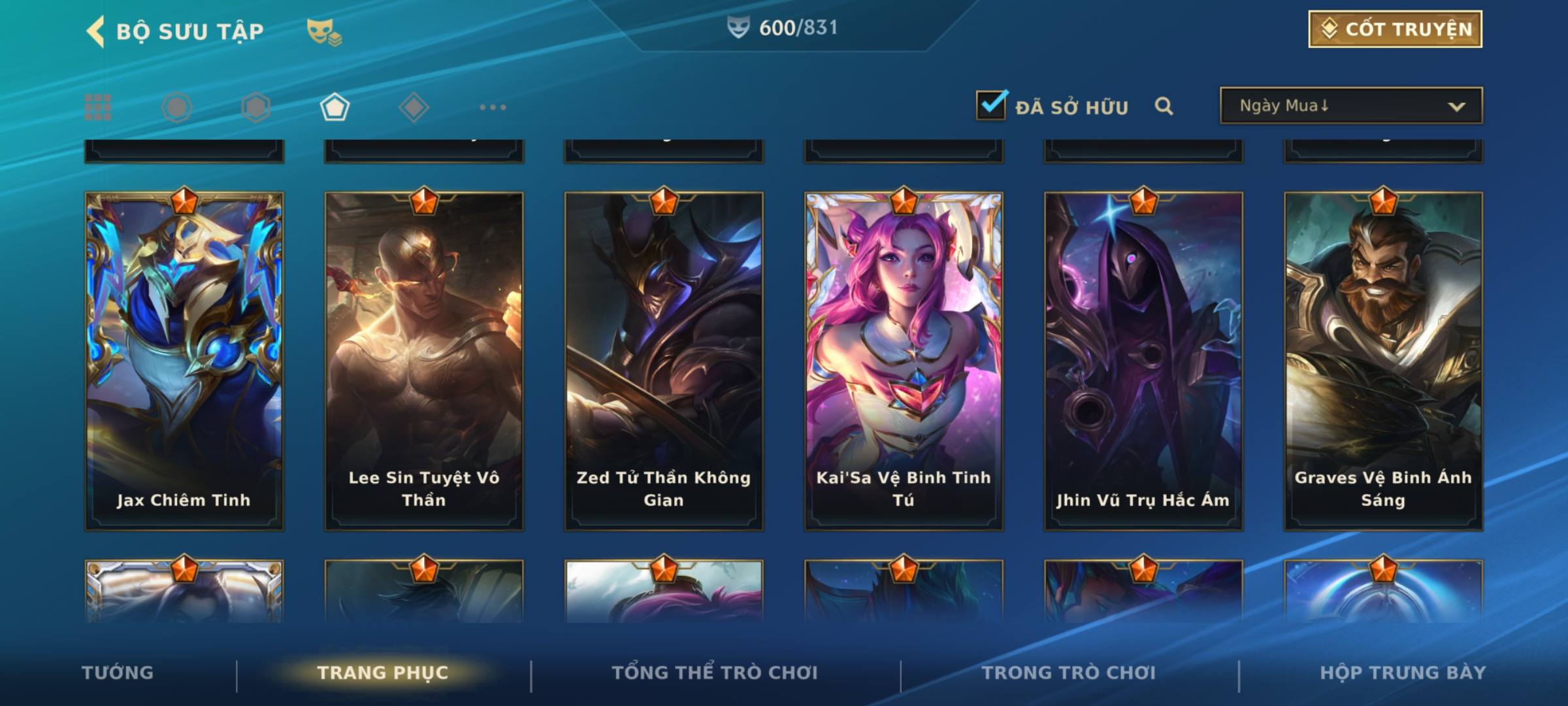Screen dimensions: 1568x706
Task: Switch to the Tướng tab
Action: pos(118,673)
